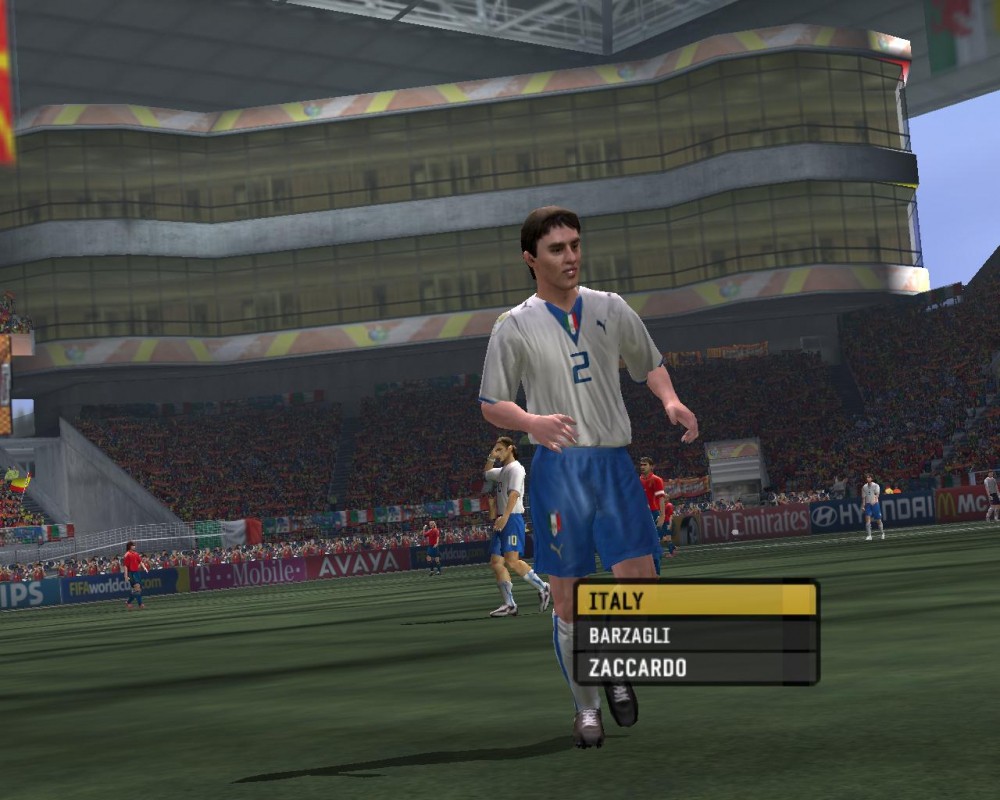This screenshot has width=1000, height=800.
Task: Pick ZACCARDO from the player list
Action: tap(696, 668)
